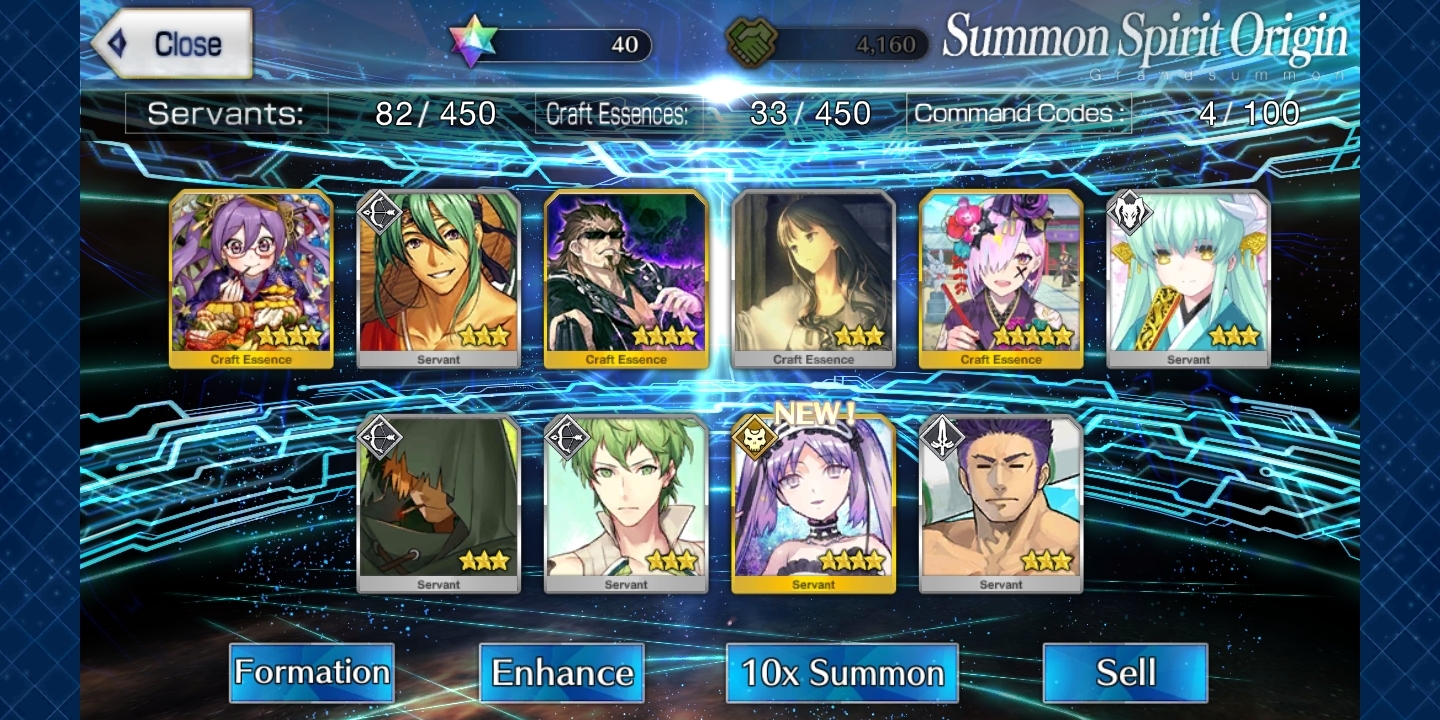The image size is (1440, 720).
Task: Close the summon results screen
Action: 172,44
